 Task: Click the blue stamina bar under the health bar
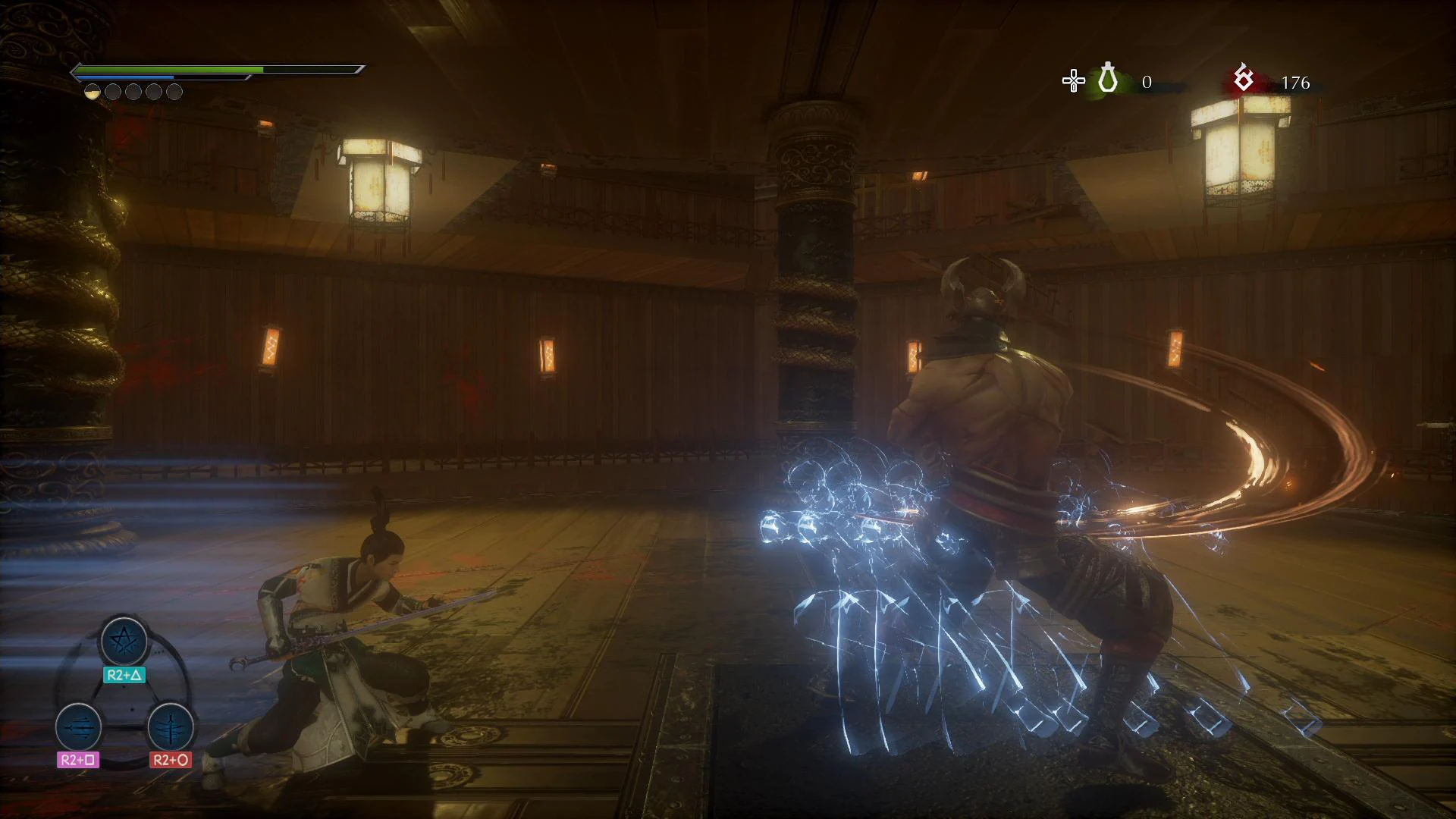tap(125, 78)
